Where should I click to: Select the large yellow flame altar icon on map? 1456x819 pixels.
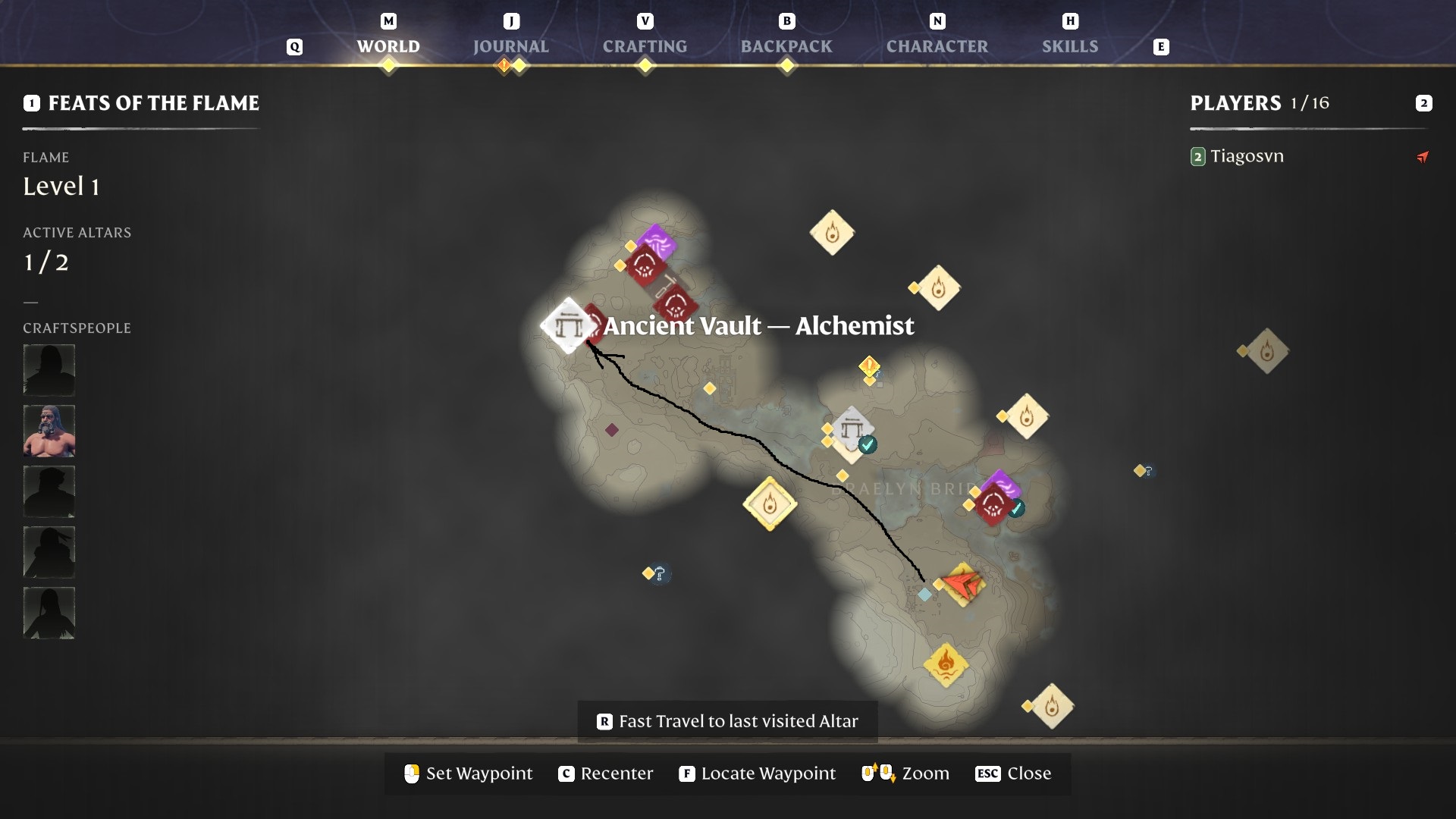coord(770,504)
